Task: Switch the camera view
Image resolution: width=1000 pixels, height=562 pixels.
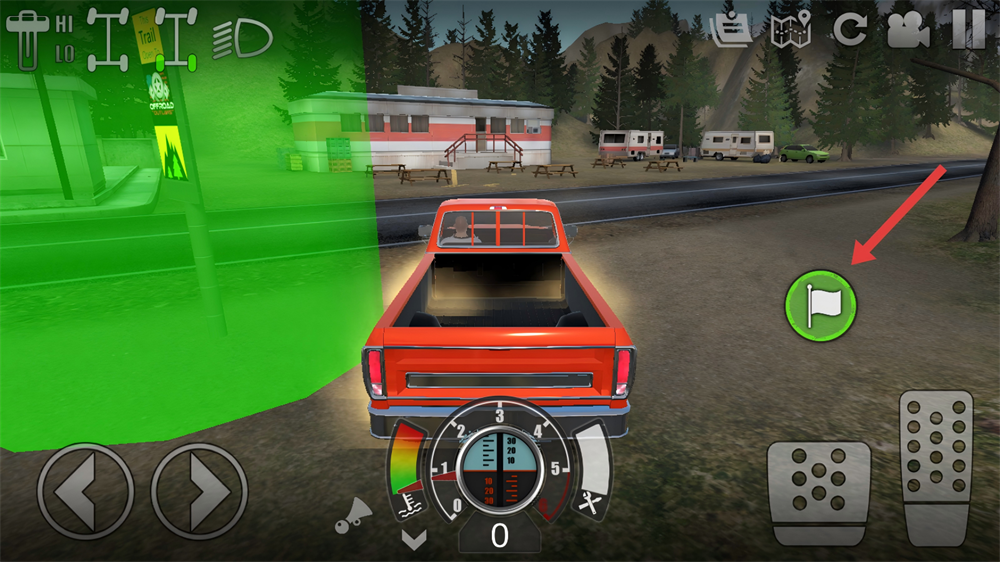Action: 908,30
